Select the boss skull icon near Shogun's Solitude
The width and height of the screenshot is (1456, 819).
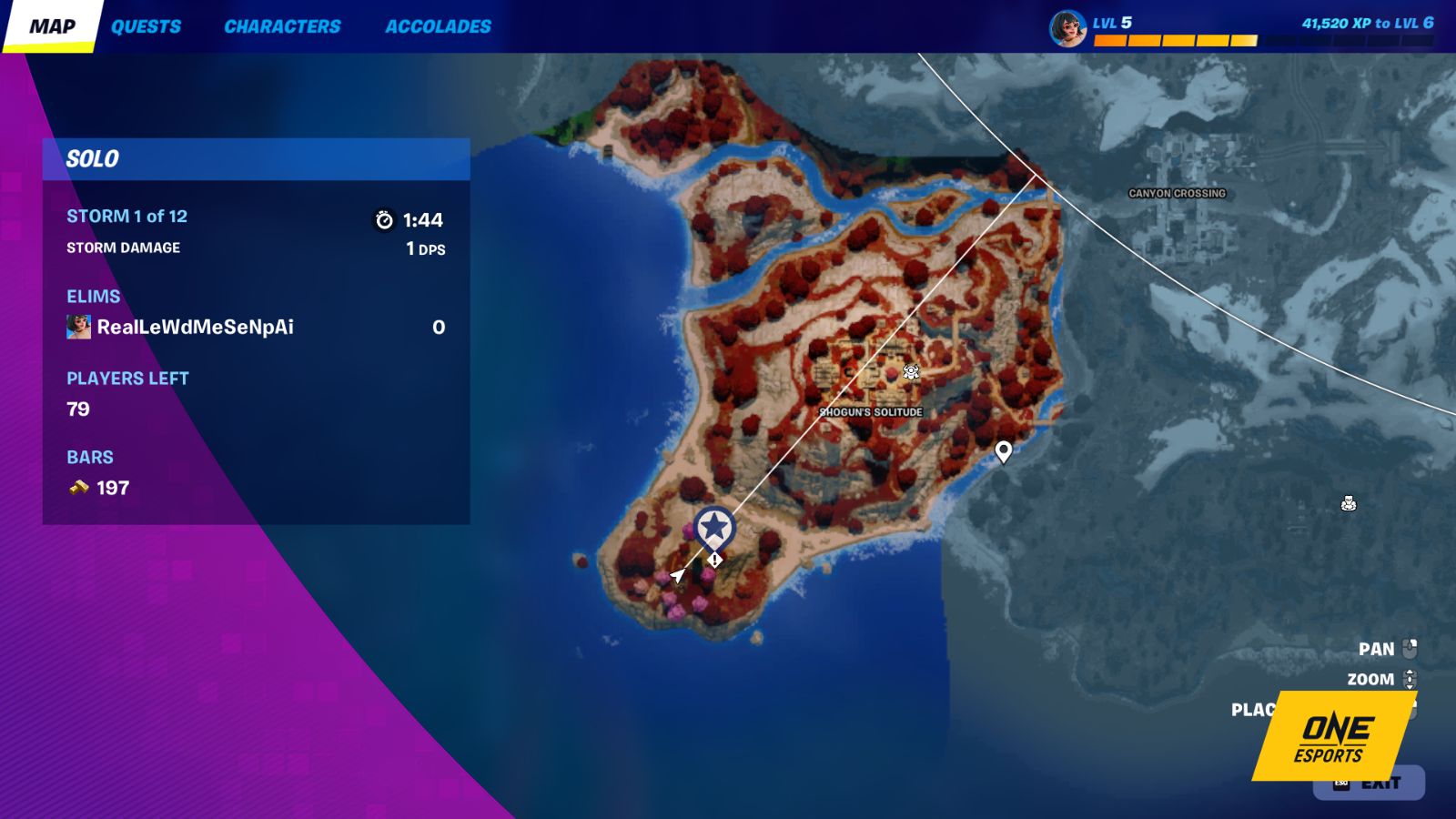(x=909, y=371)
